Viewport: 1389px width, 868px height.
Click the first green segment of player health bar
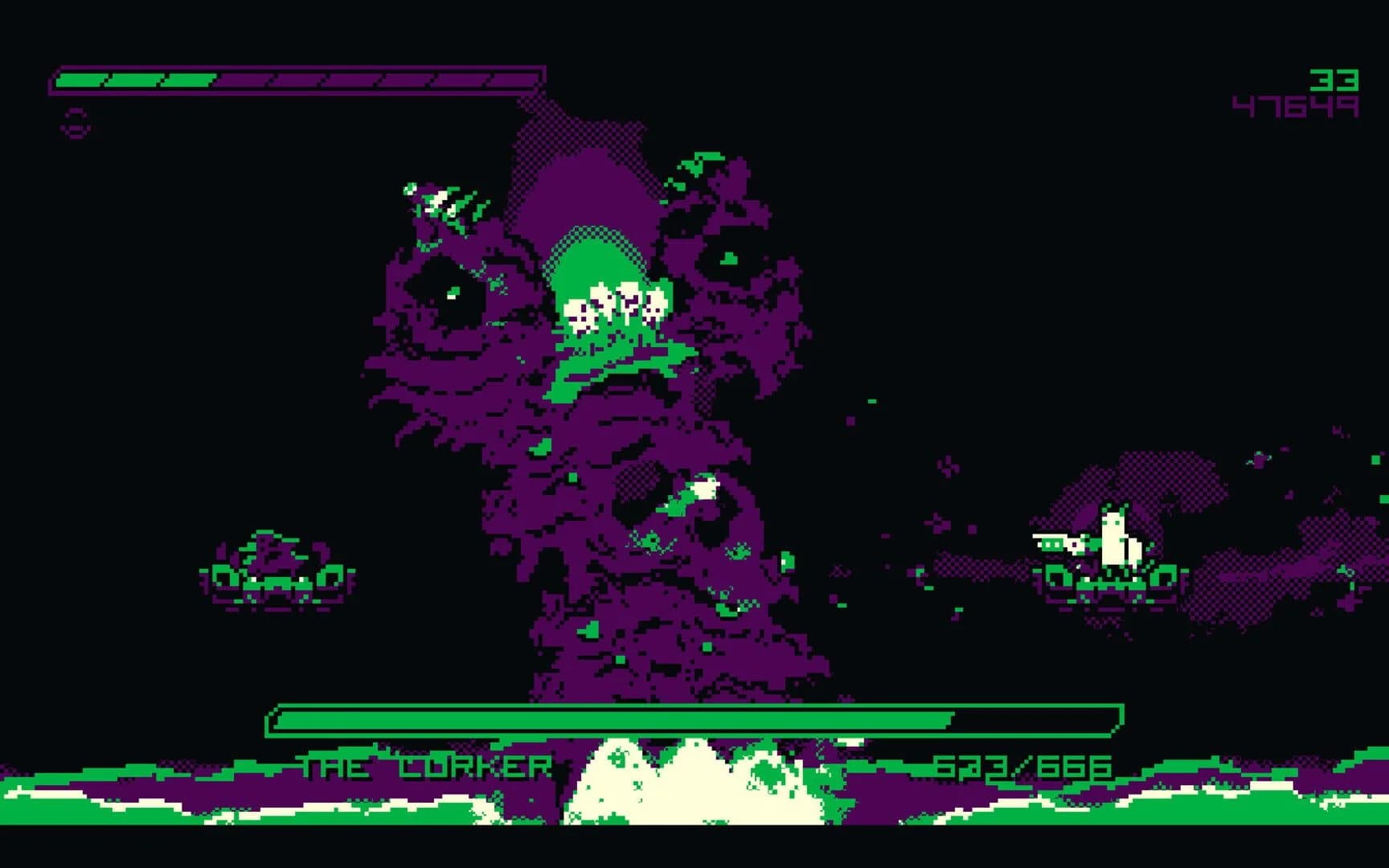[80, 80]
